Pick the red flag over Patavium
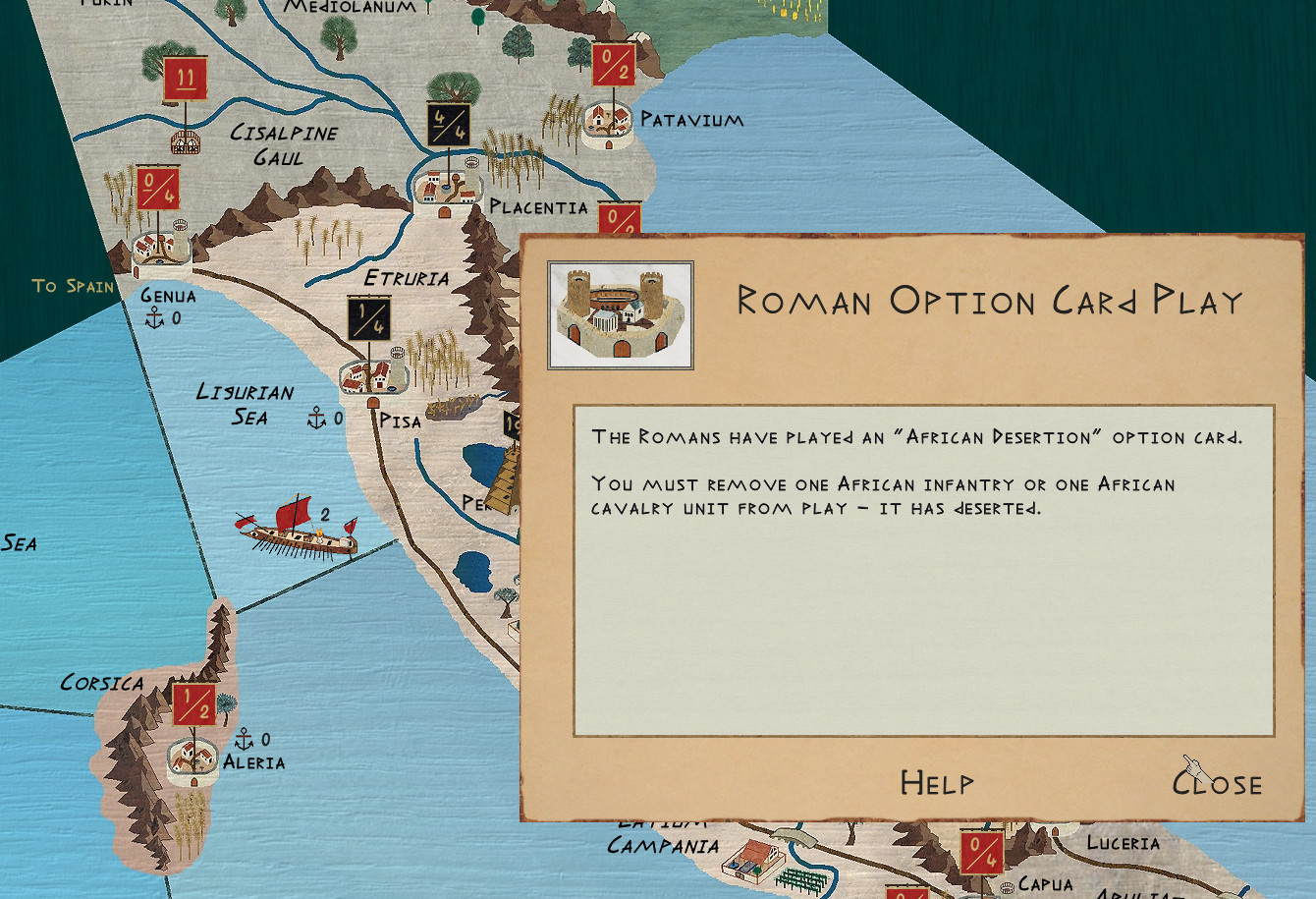This screenshot has height=899, width=1316. [x=614, y=66]
